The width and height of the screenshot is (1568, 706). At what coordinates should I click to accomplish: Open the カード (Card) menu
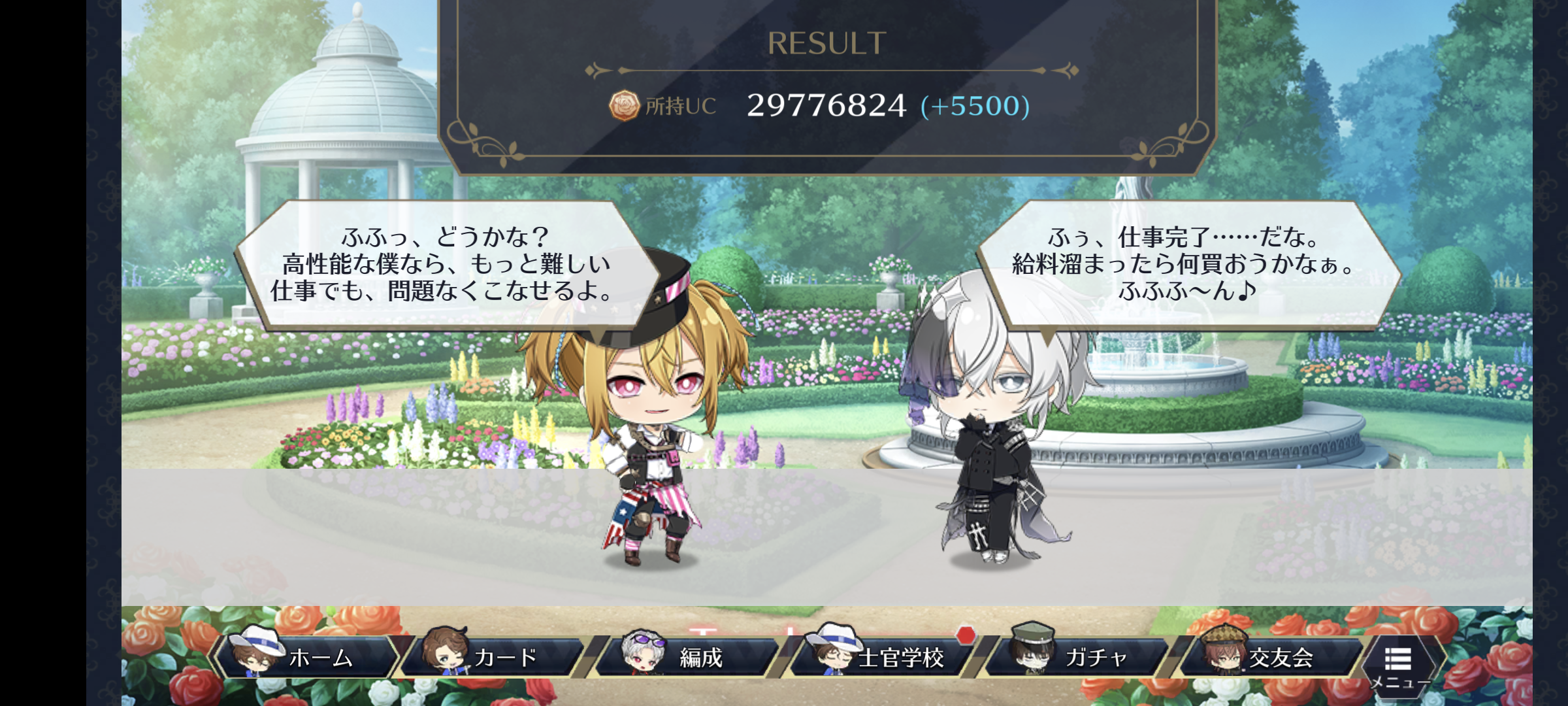click(493, 657)
